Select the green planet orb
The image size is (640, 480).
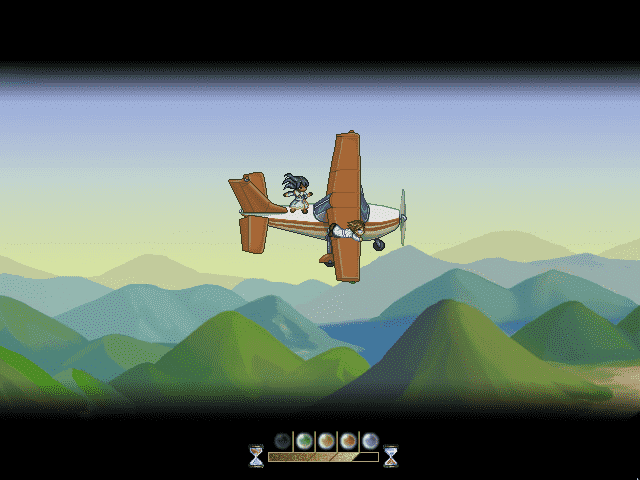point(304,440)
